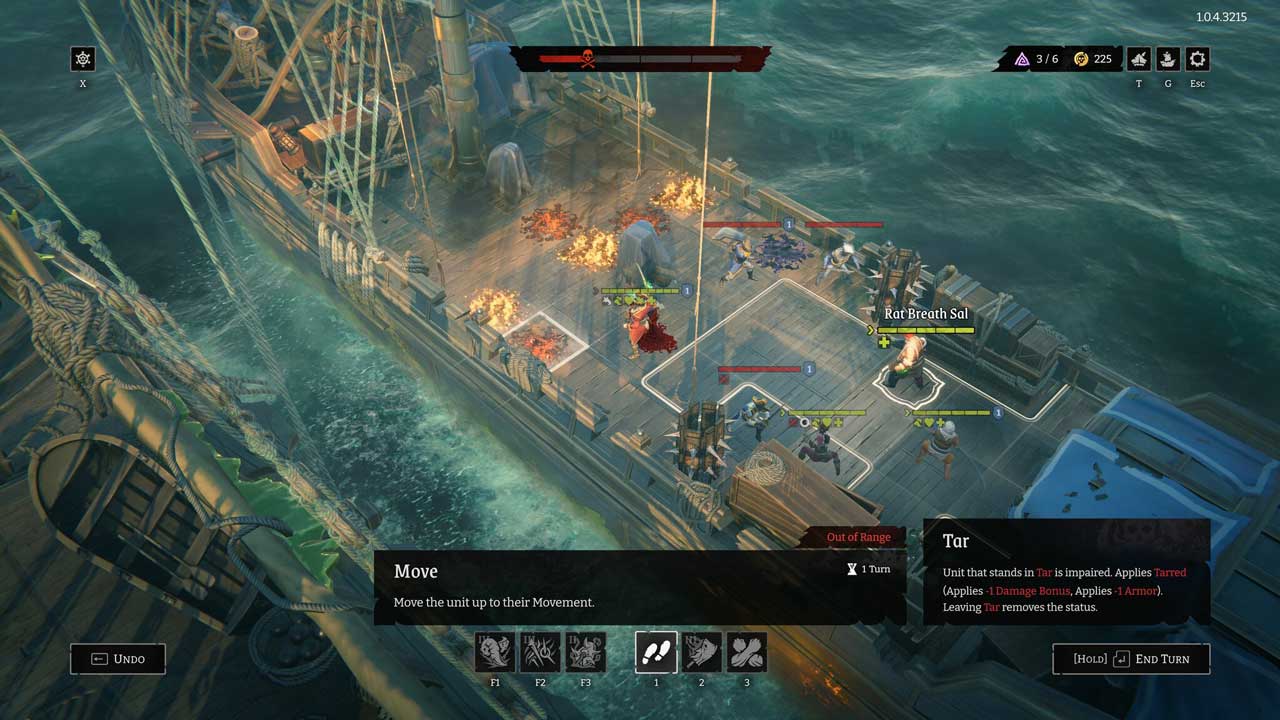Open the sinking ship icon button
Screen dimensions: 1280x720
click(1139, 59)
